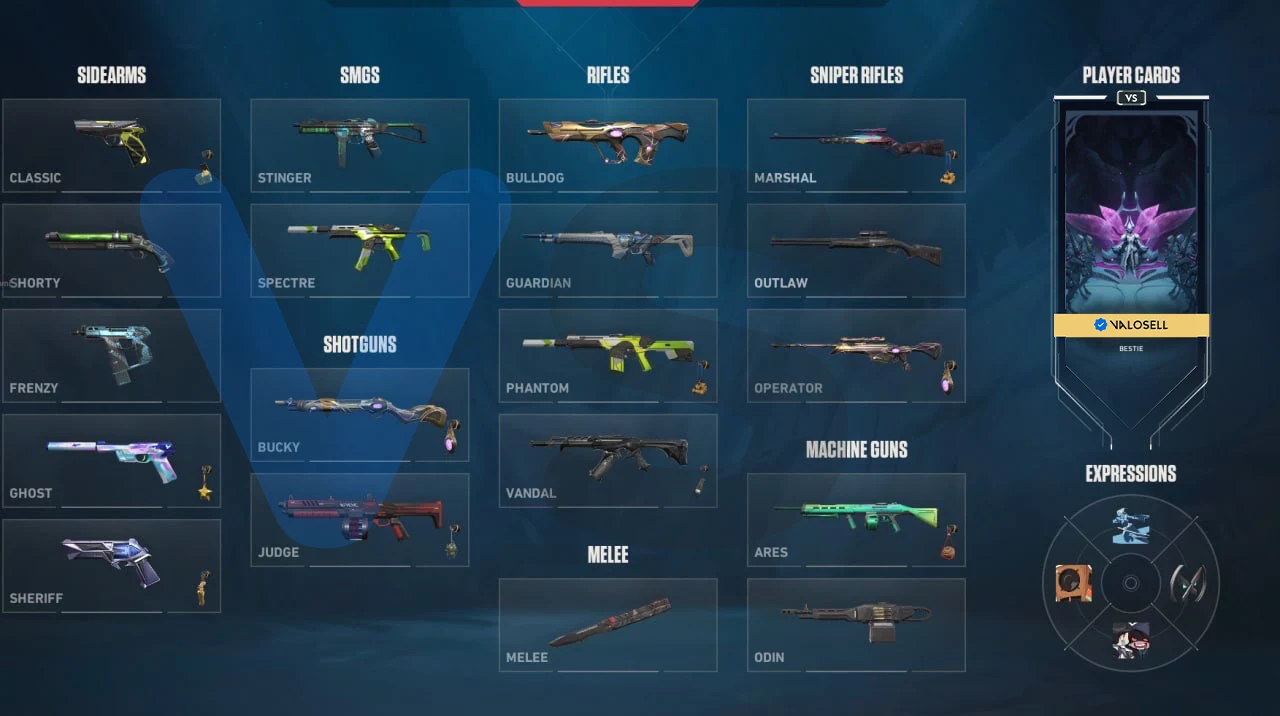This screenshot has width=1280, height=716.
Task: Select the Ares machine gun slot
Action: point(856,519)
